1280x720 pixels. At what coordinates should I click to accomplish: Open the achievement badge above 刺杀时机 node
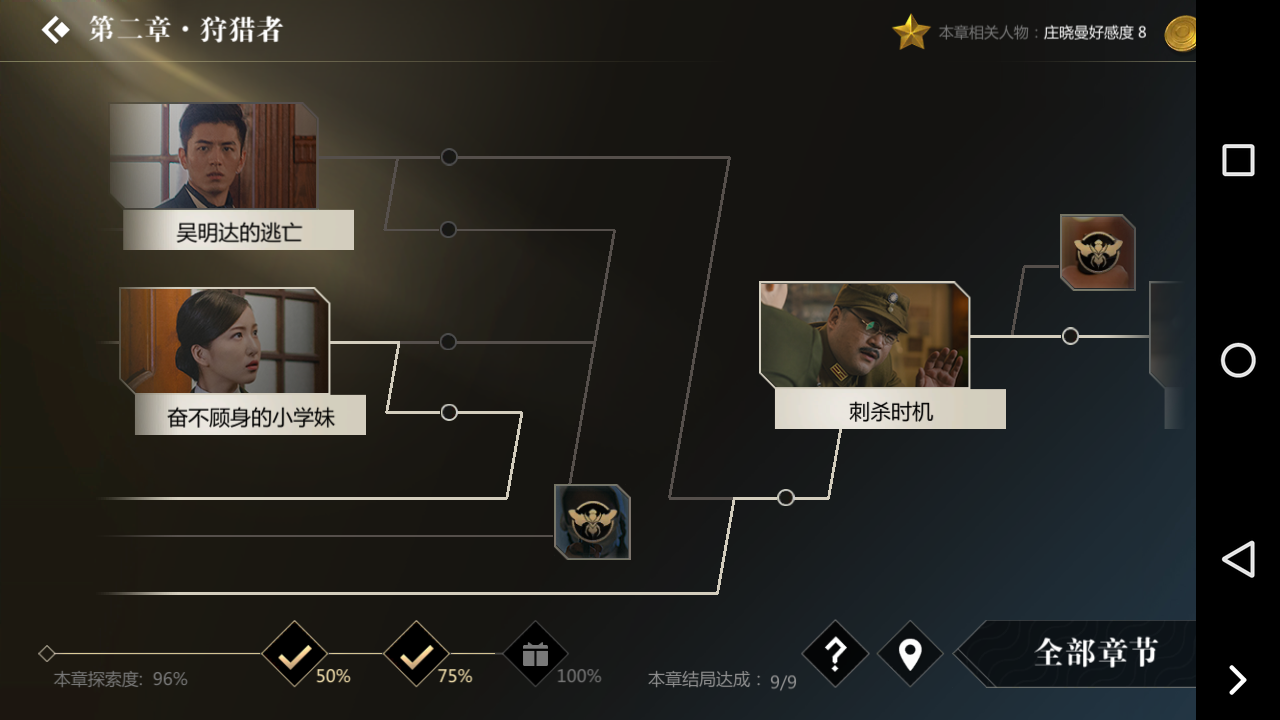tap(1097, 252)
